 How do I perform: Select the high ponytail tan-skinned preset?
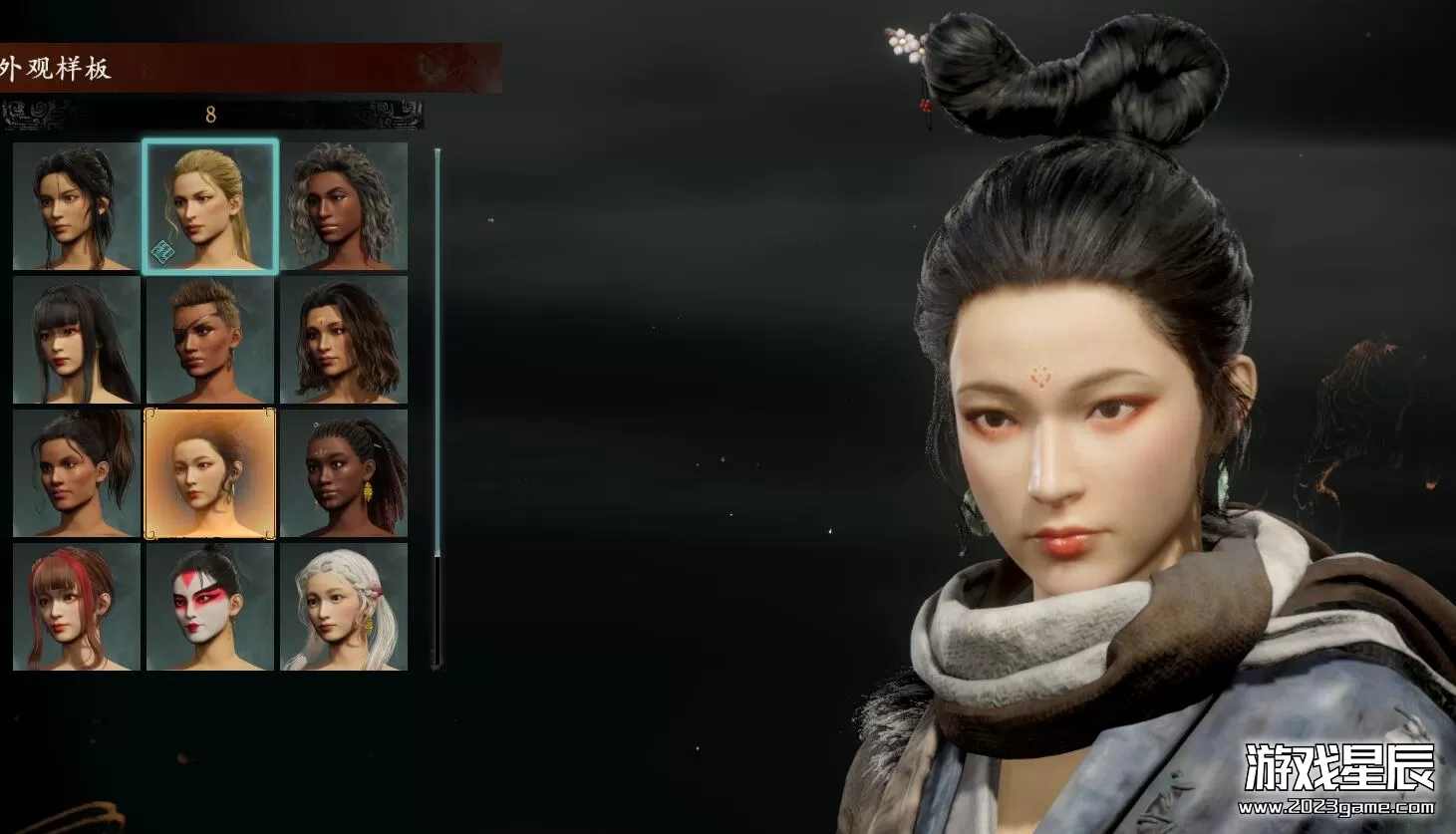coord(77,473)
